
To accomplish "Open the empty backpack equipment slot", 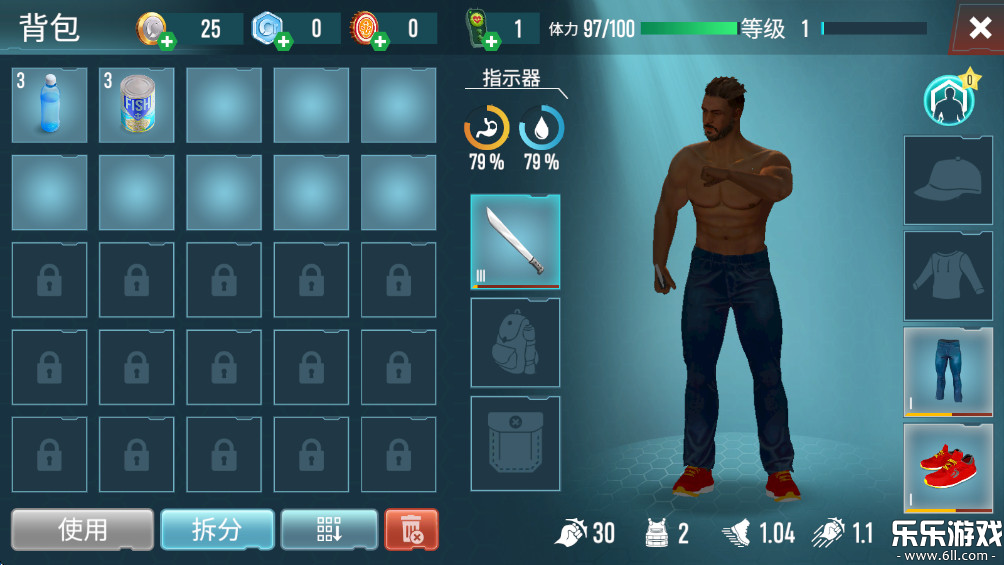I will [515, 342].
